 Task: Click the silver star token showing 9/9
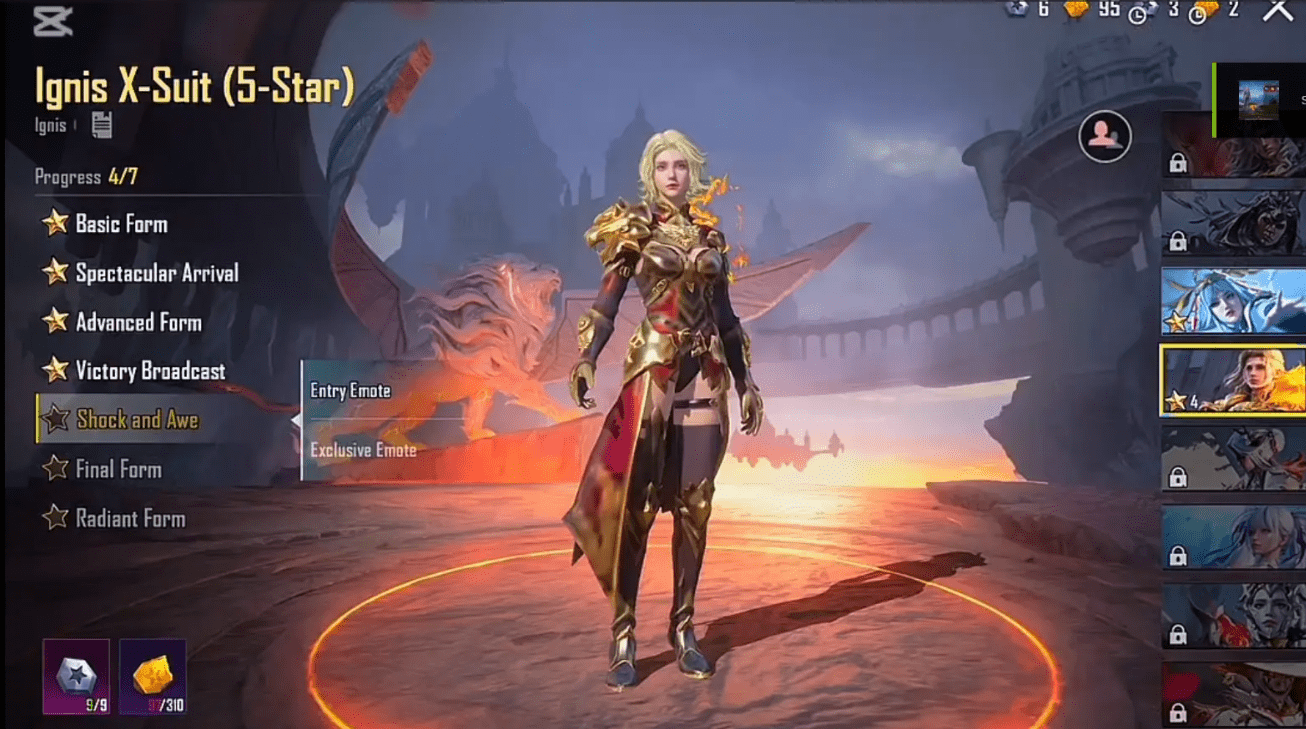[x=74, y=676]
